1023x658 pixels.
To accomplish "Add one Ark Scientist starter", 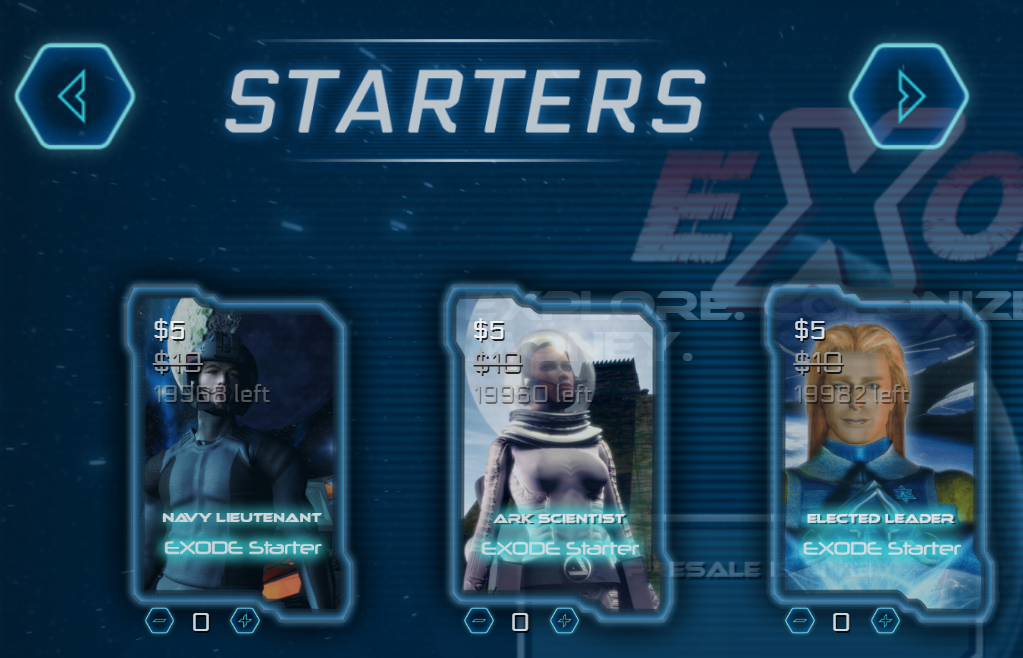I will point(565,621).
